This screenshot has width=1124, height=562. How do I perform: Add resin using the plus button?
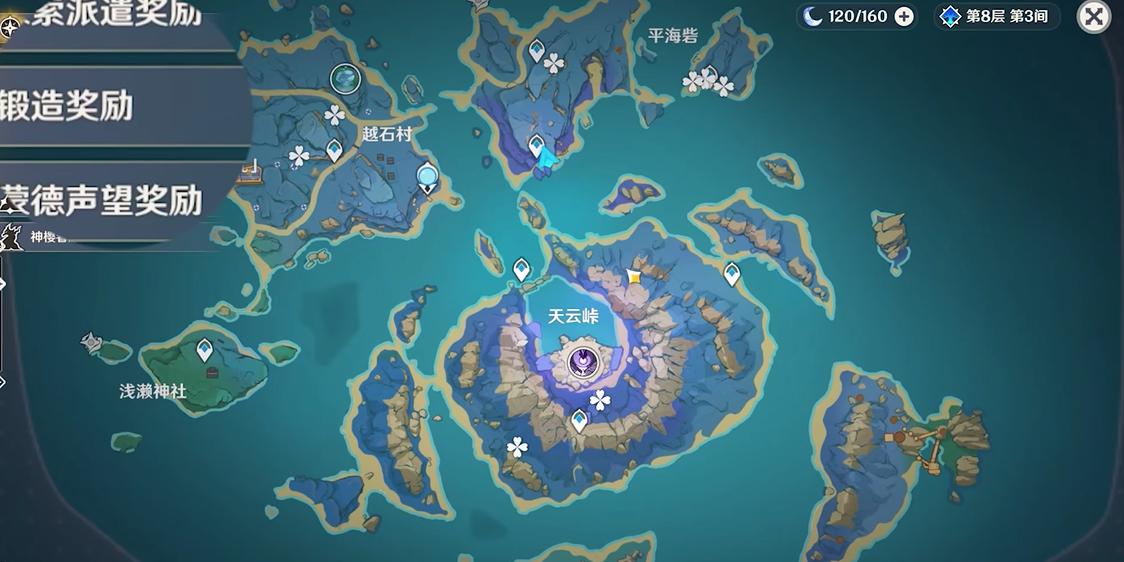pos(904,16)
